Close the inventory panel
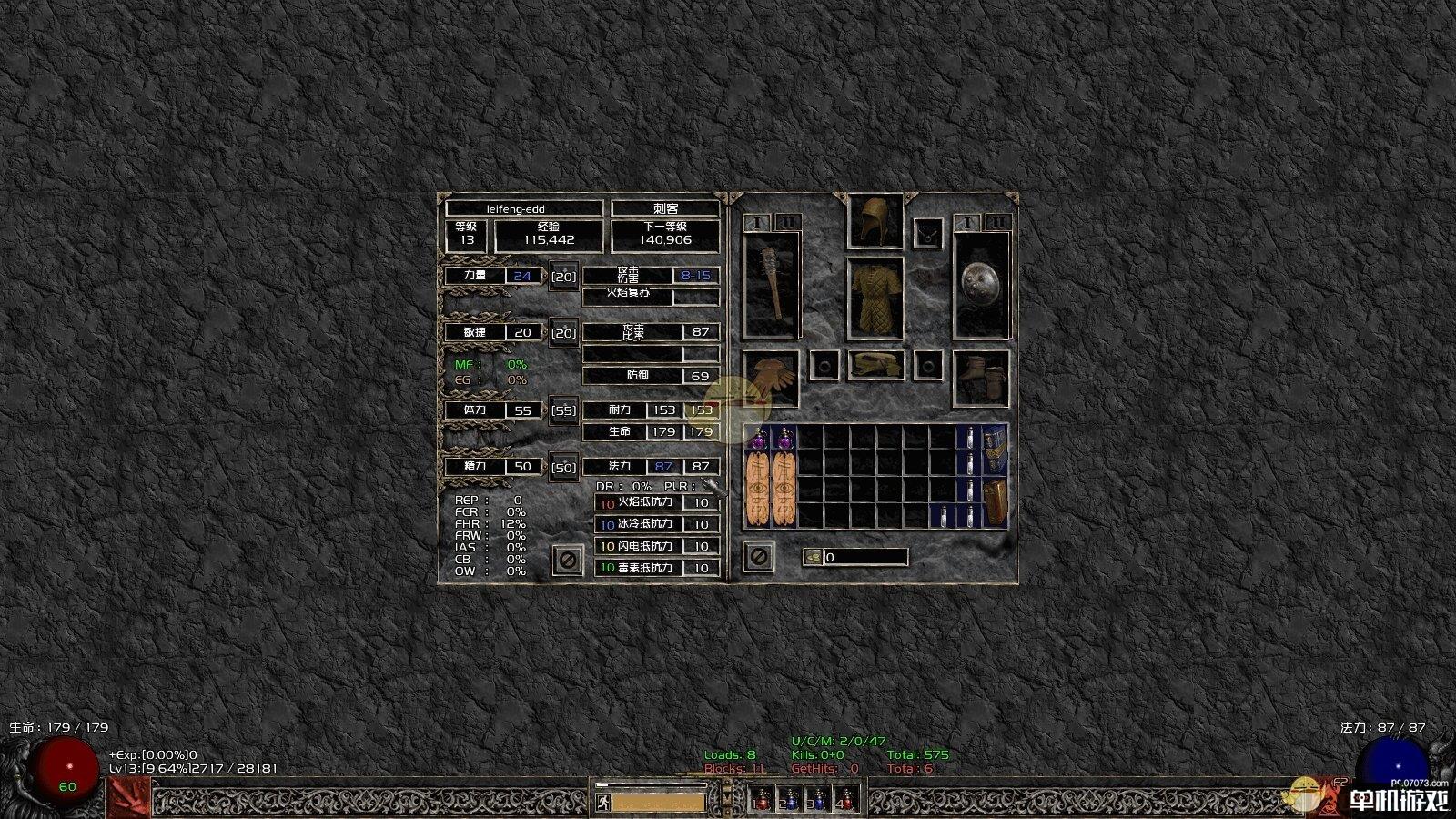The width and height of the screenshot is (1456, 819). click(x=758, y=556)
